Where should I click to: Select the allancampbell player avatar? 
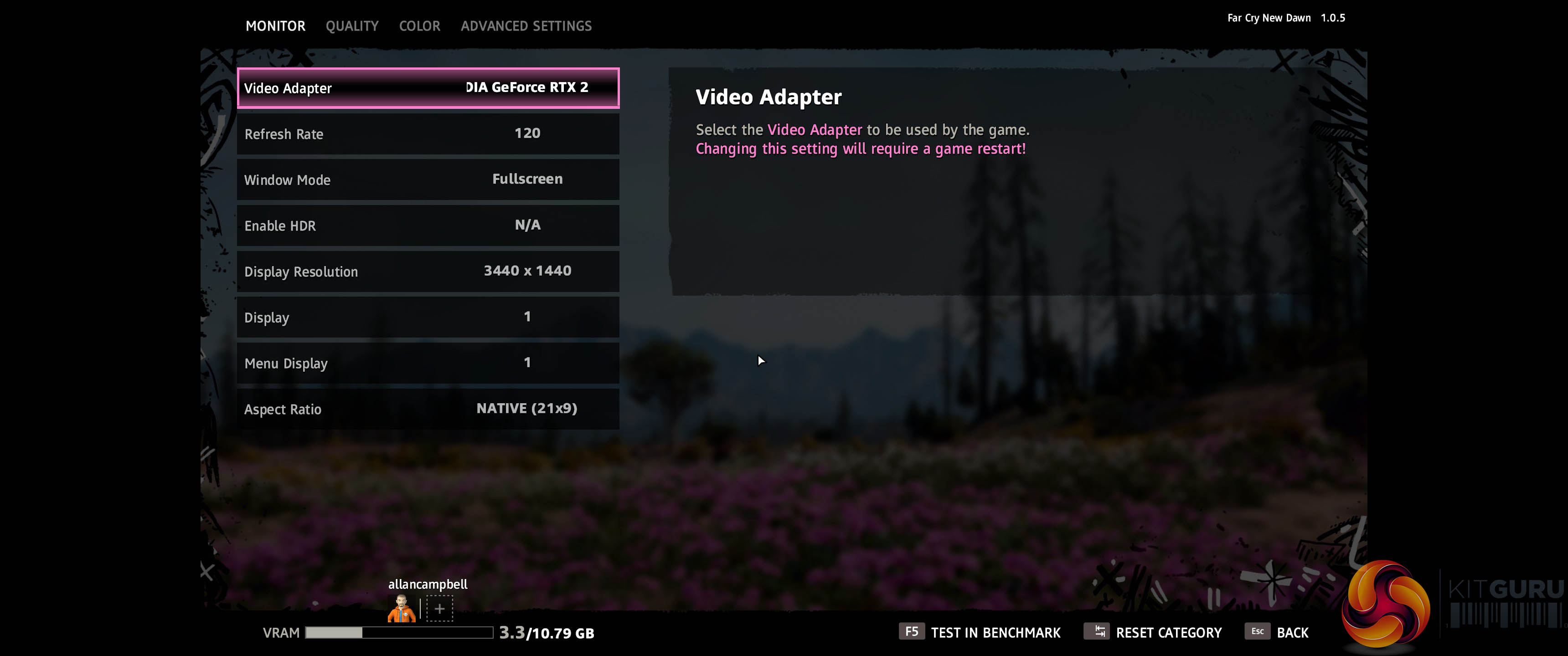coord(402,609)
